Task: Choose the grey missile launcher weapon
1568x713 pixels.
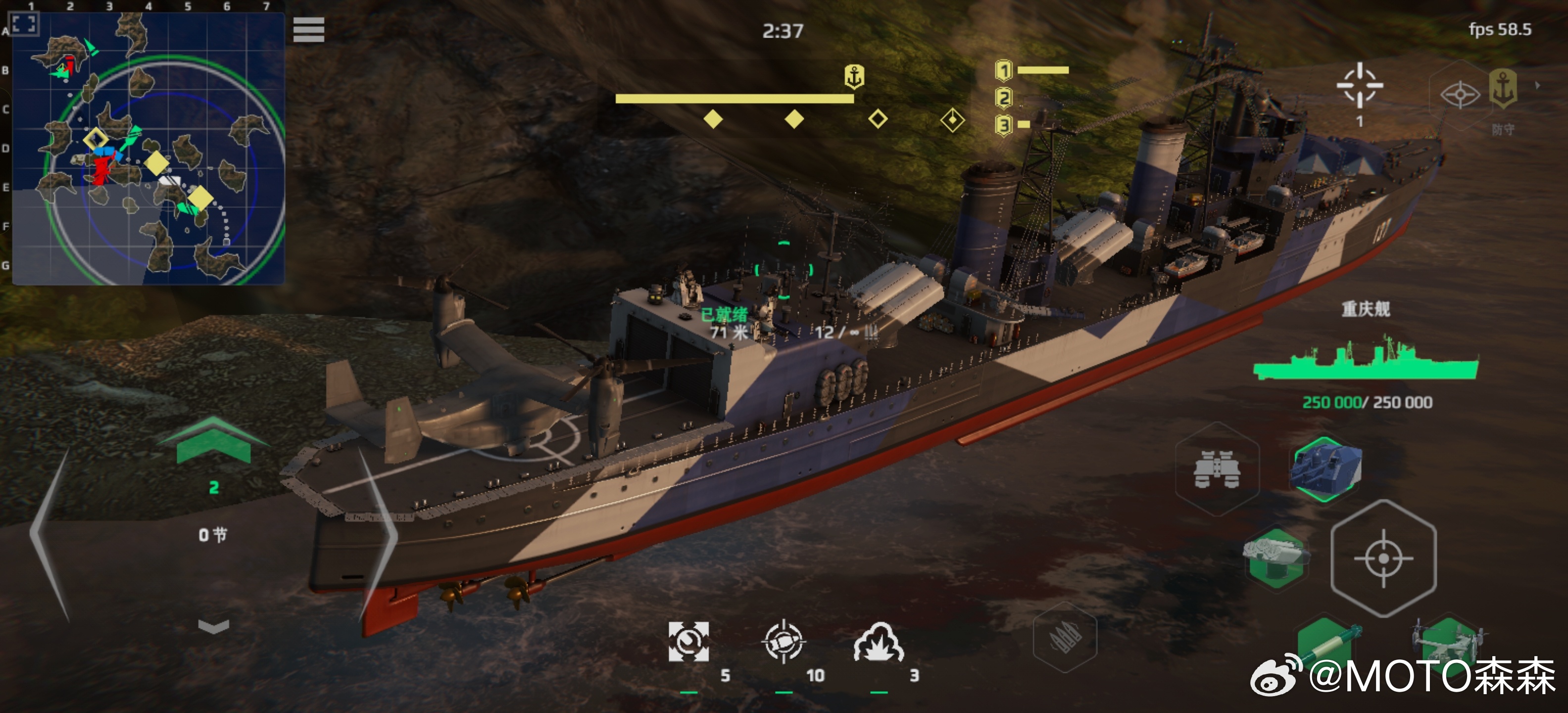Action: 1275,556
